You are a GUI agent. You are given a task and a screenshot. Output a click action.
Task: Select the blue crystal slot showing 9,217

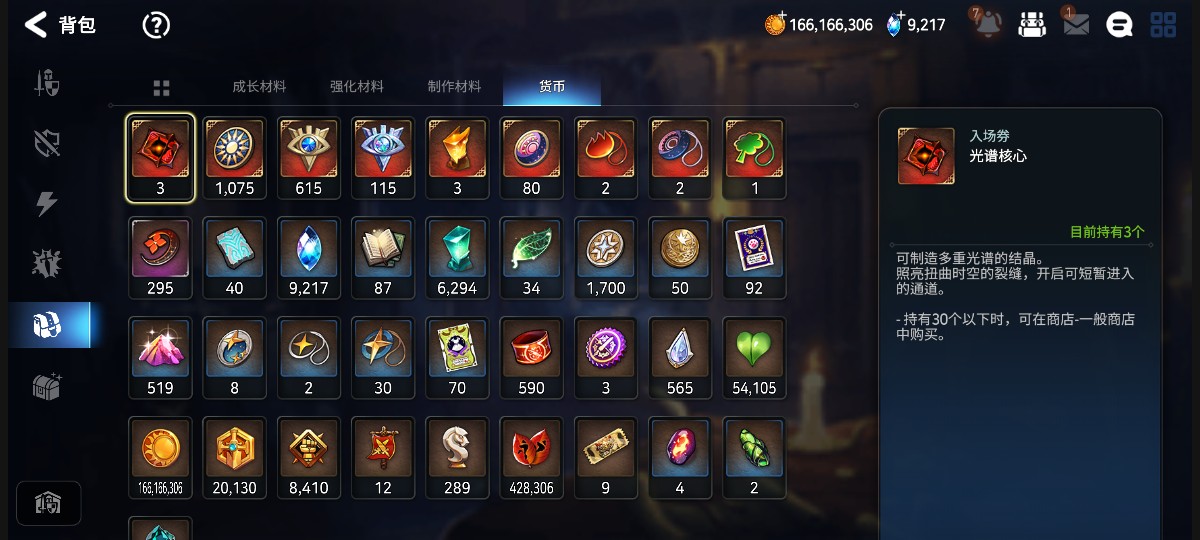(308, 258)
